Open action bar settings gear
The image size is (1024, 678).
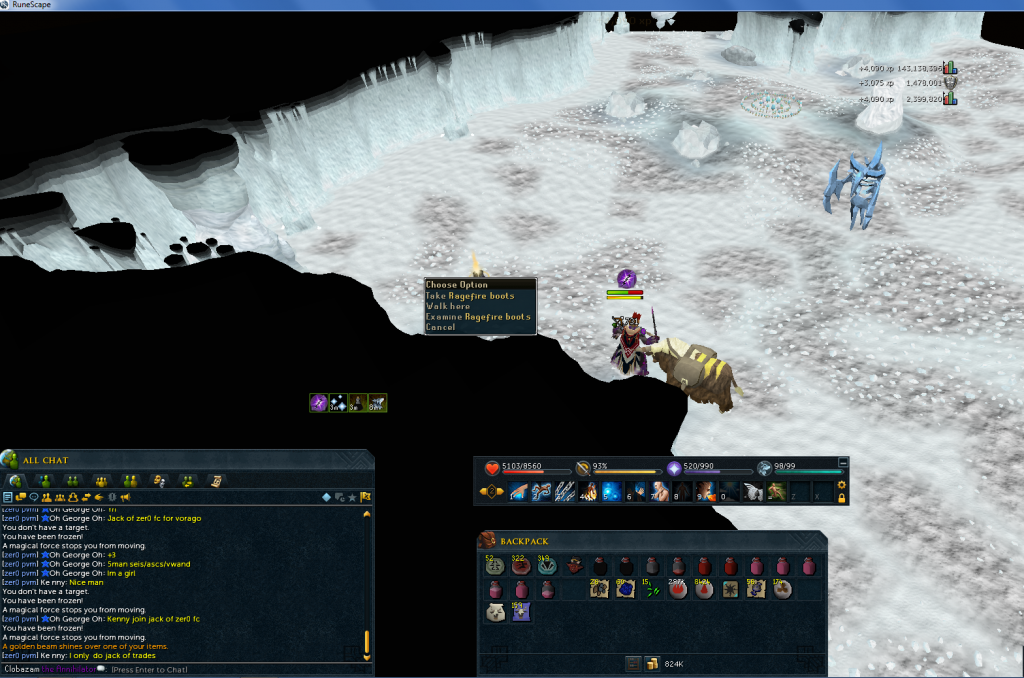click(842, 485)
